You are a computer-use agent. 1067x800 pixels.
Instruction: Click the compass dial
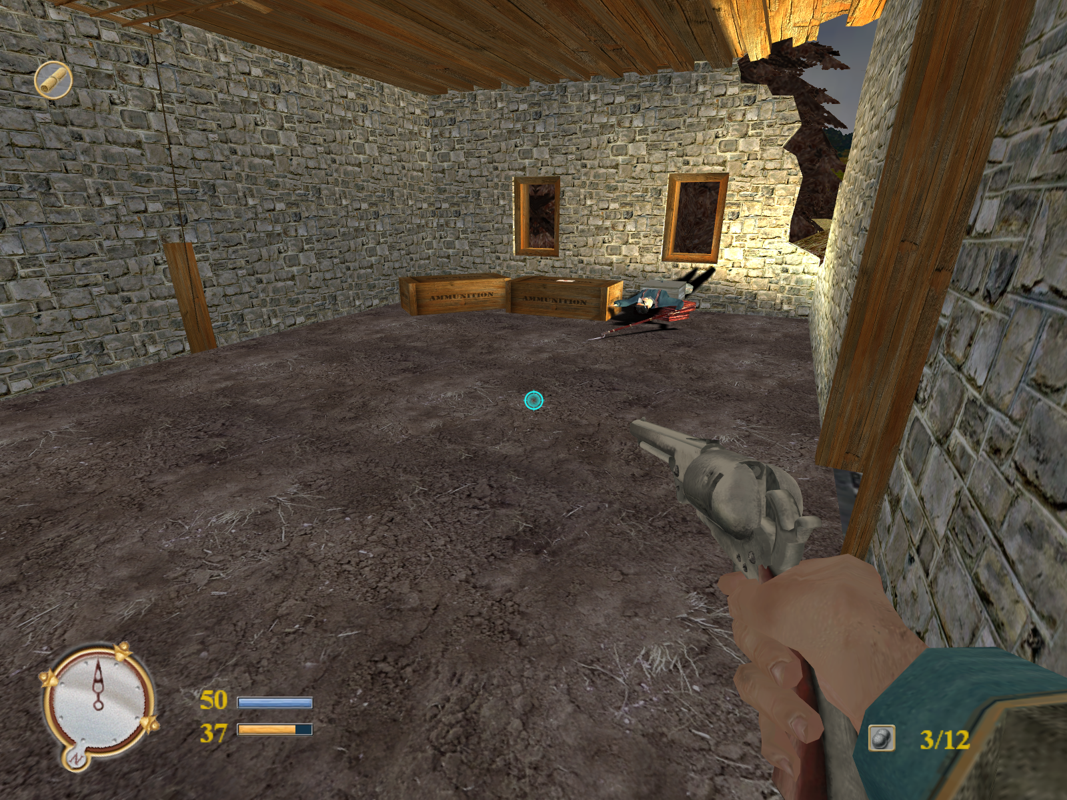point(98,698)
